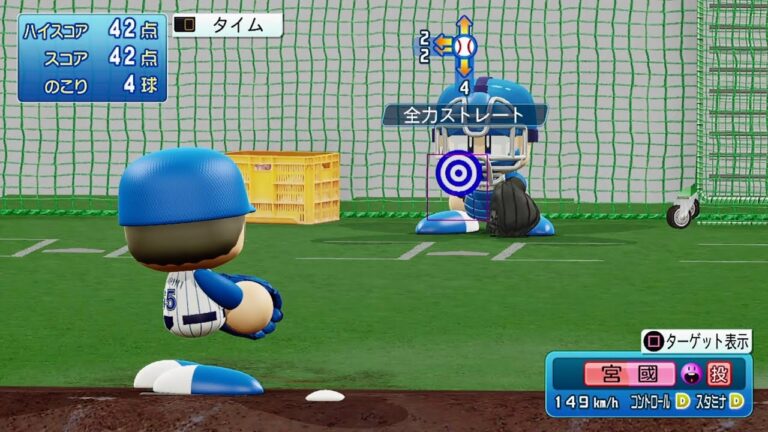Select the upward straight pitch arrow
Image resolution: width=768 pixels, height=432 pixels.
click(464, 25)
